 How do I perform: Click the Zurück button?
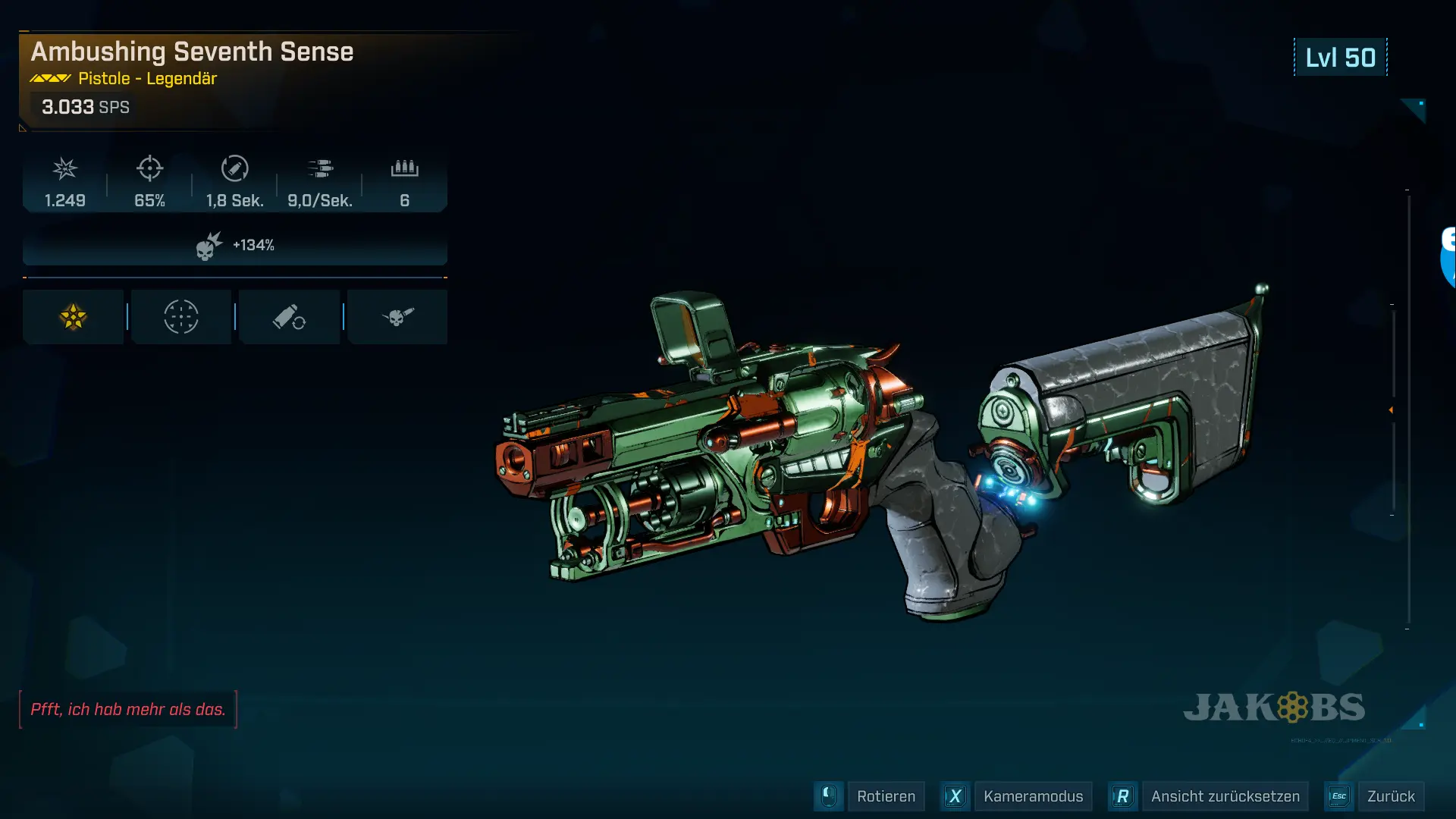[x=1390, y=796]
